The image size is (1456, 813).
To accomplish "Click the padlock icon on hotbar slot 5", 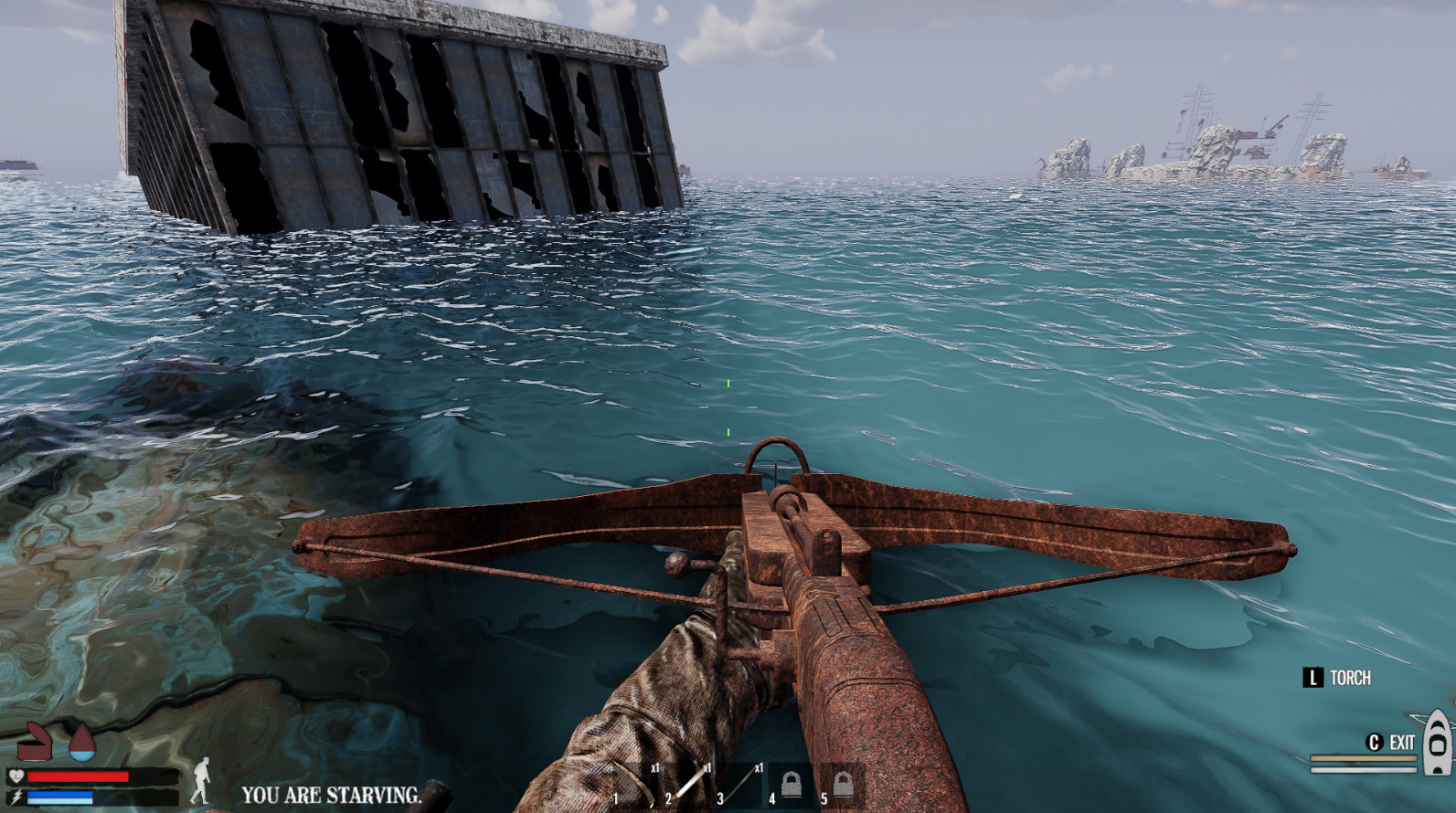I will click(x=844, y=784).
